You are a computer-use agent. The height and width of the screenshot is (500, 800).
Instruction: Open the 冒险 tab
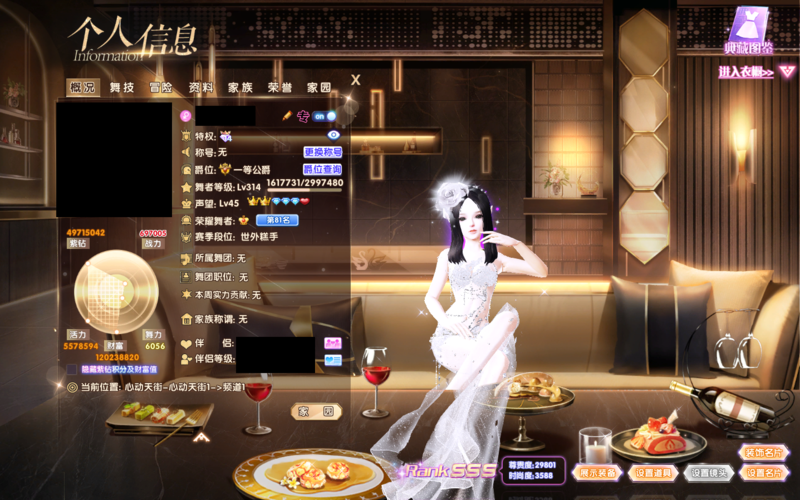(162, 88)
